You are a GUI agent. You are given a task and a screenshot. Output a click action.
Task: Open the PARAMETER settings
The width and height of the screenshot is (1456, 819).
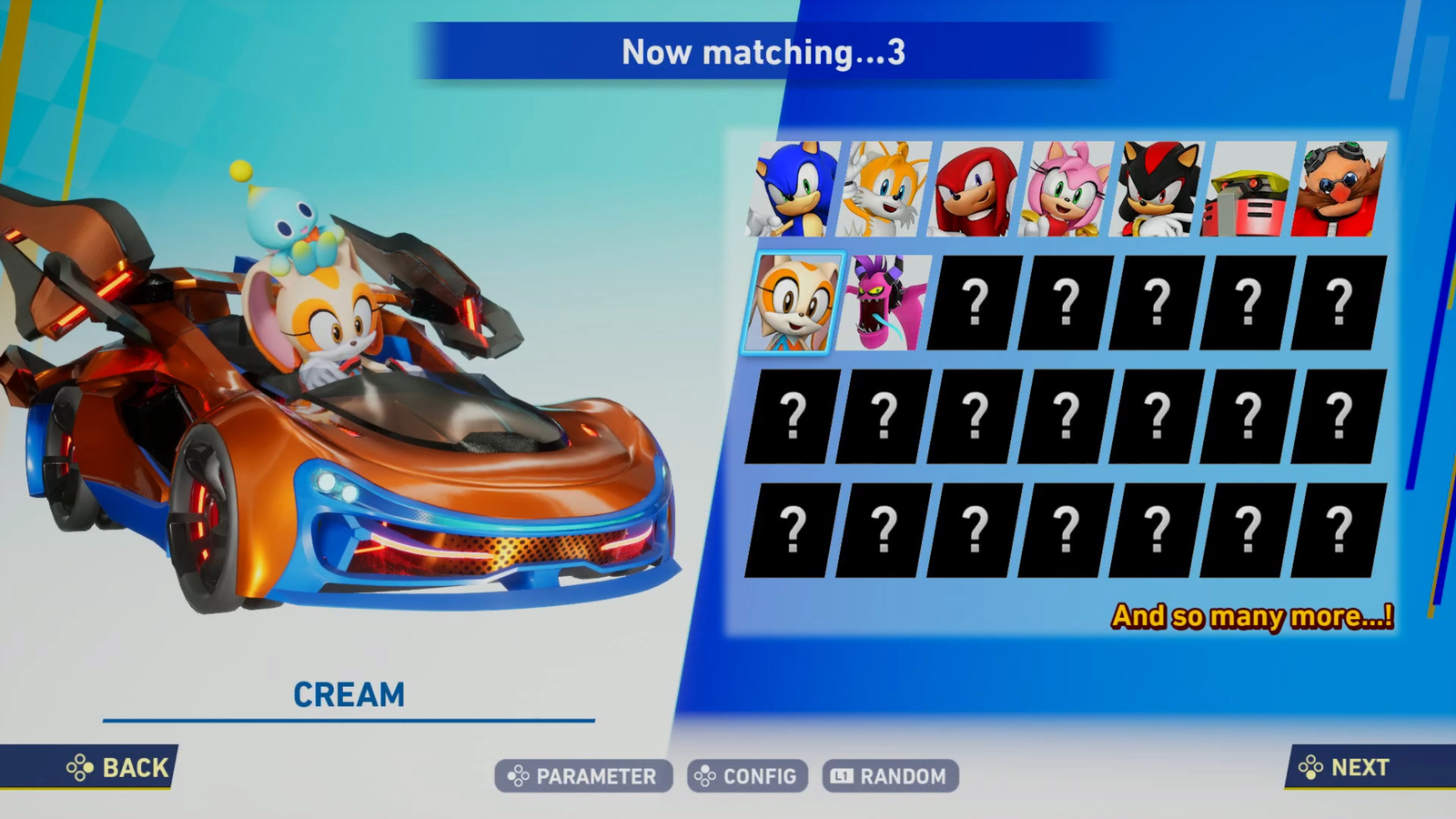pos(582,776)
